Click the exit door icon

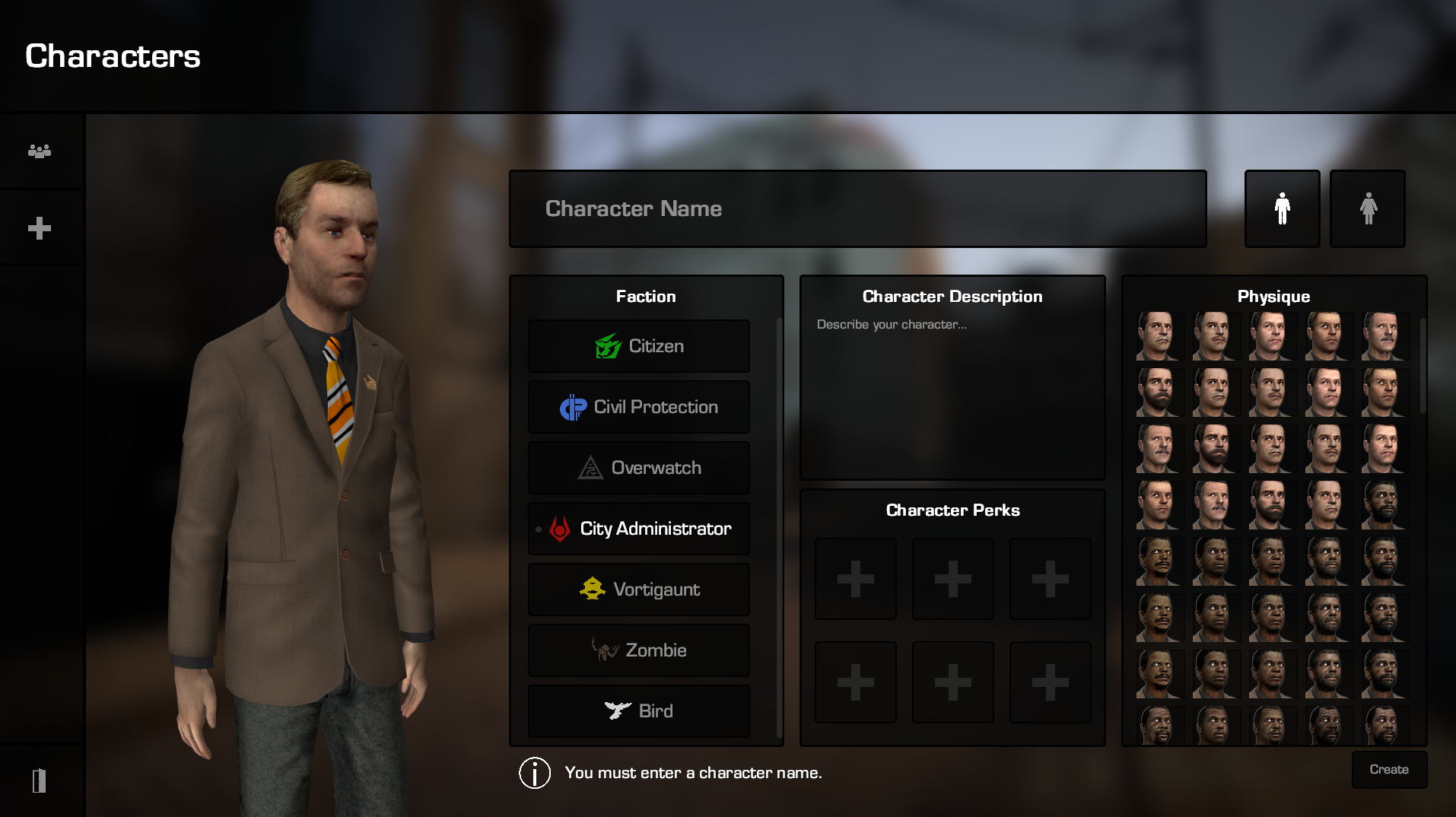[40, 780]
